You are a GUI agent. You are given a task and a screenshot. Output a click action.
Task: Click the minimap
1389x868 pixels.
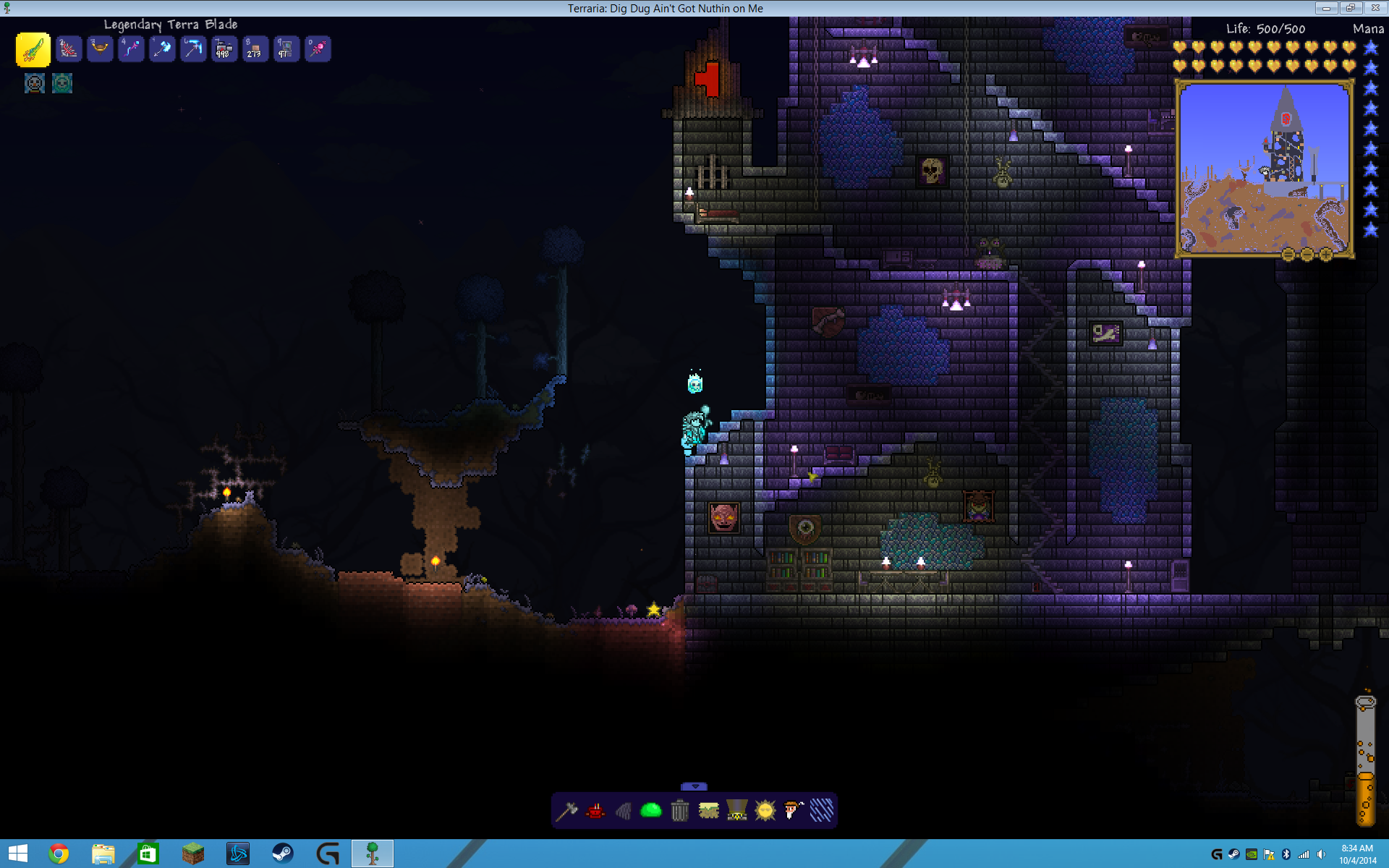coord(1264,169)
